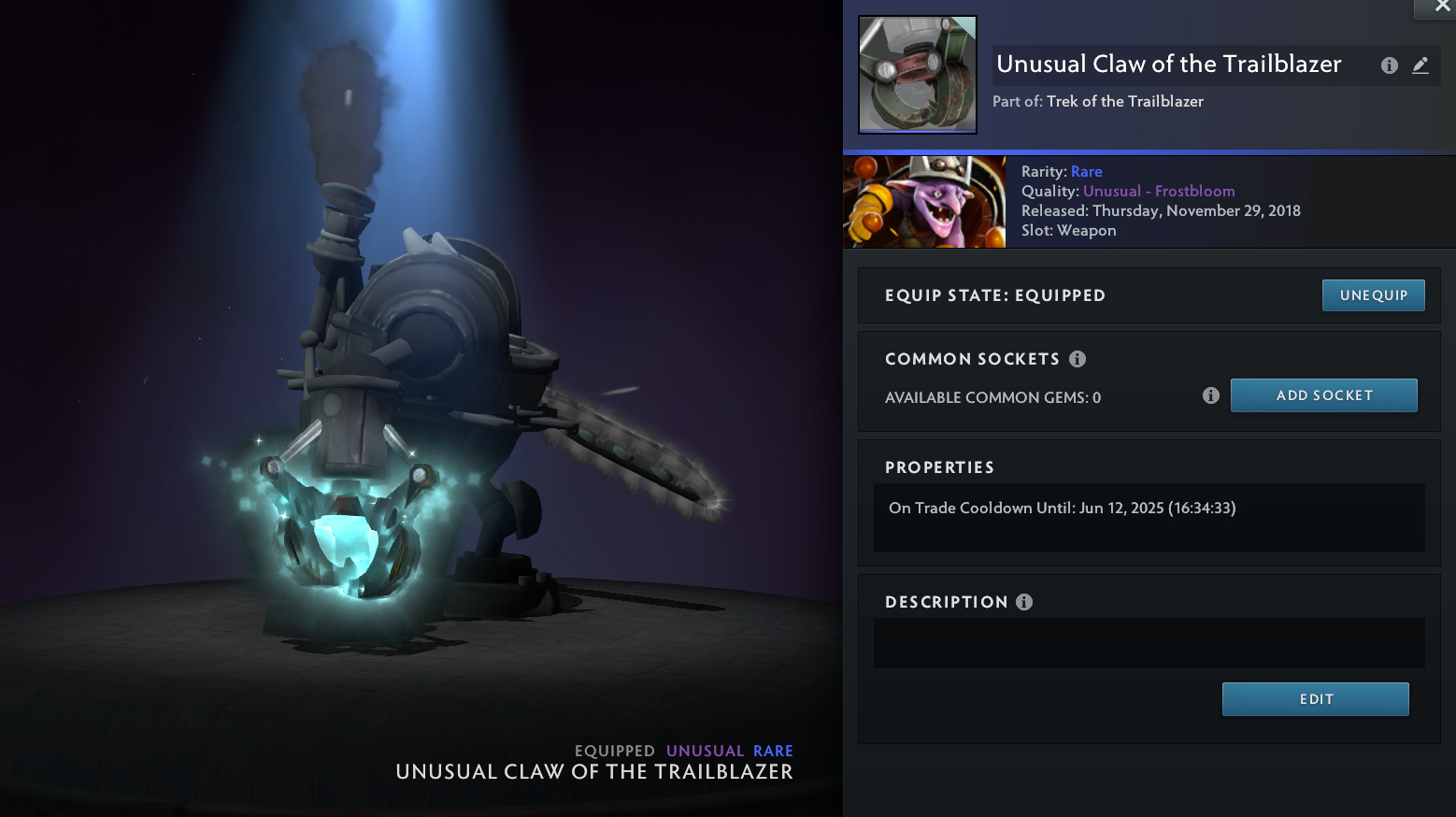This screenshot has height=817, width=1456.
Task: Click the empty description text field
Action: (x=1149, y=643)
